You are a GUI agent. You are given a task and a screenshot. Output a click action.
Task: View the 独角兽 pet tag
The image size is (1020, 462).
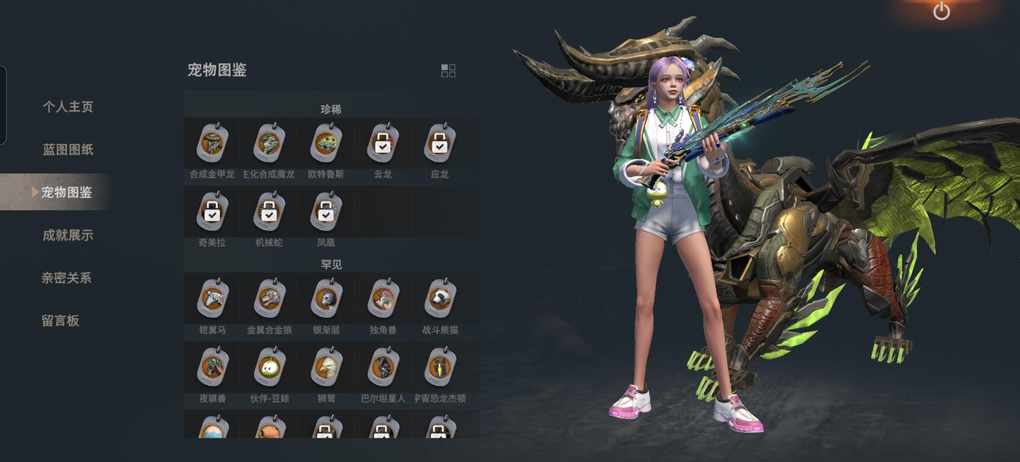point(383,299)
